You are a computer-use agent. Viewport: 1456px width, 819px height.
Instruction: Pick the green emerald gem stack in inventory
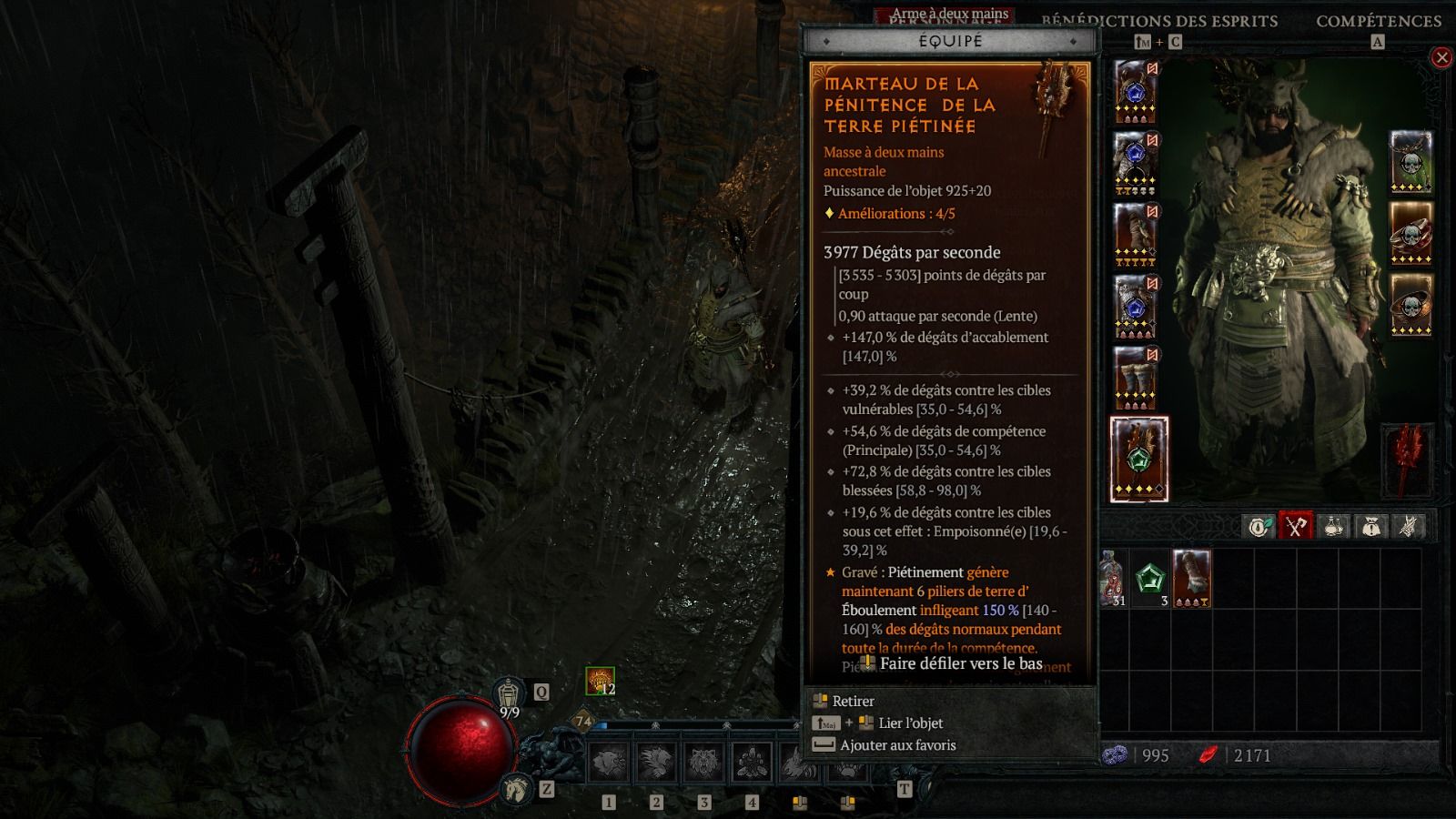pyautogui.click(x=1149, y=578)
